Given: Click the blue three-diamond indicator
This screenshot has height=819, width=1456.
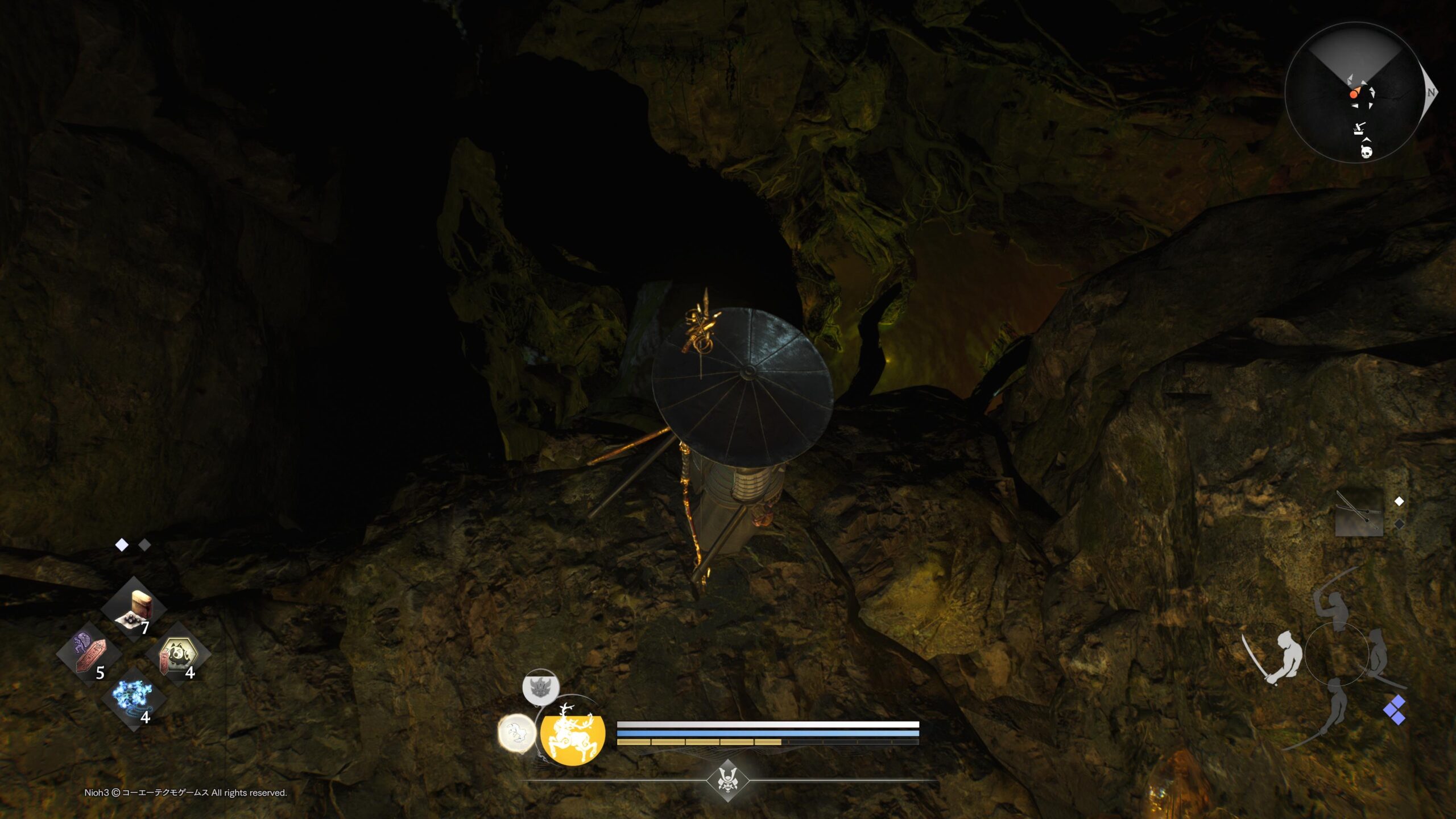Looking at the screenshot, I should pyautogui.click(x=1395, y=710).
